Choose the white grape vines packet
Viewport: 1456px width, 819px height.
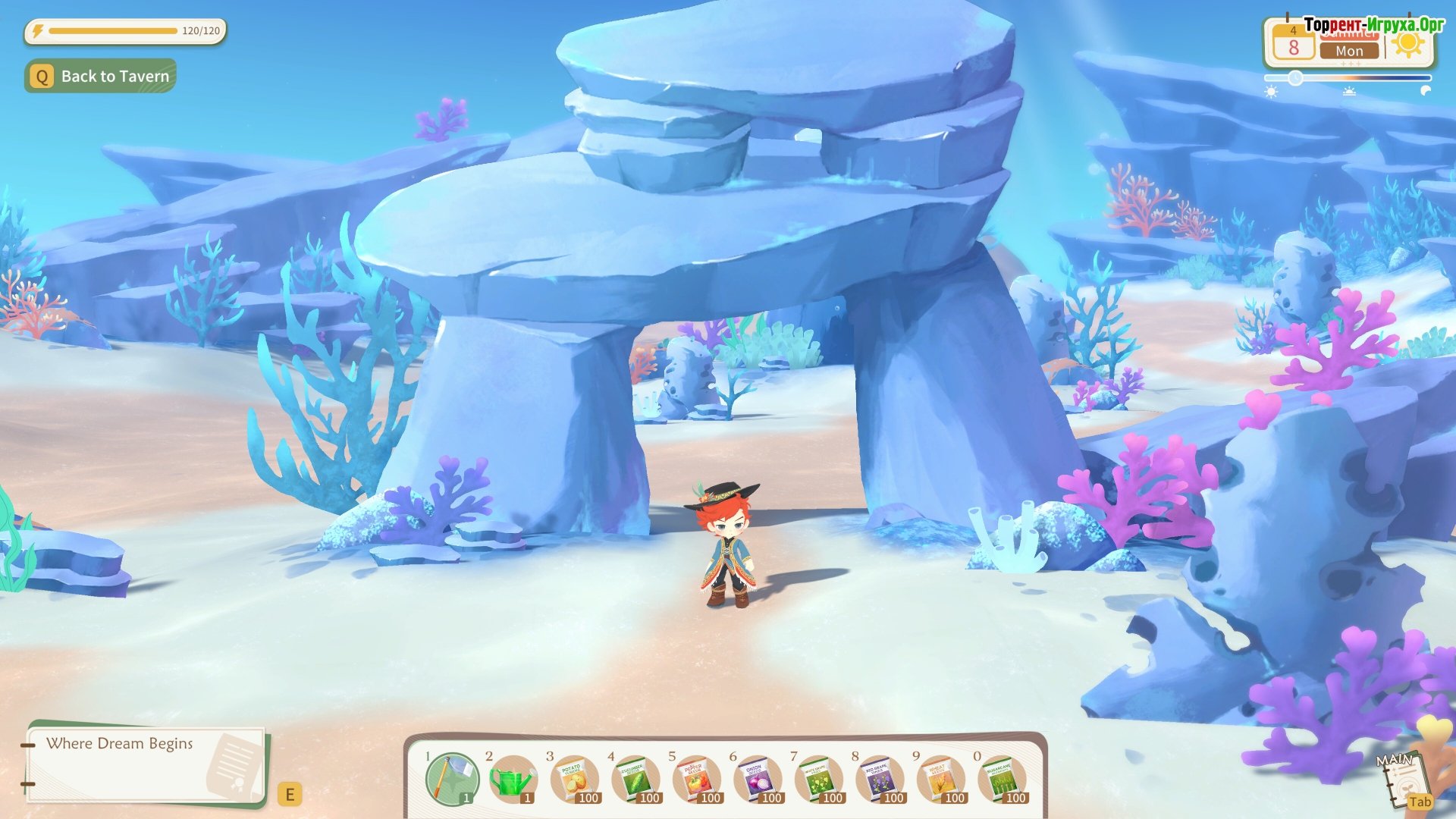(817, 779)
